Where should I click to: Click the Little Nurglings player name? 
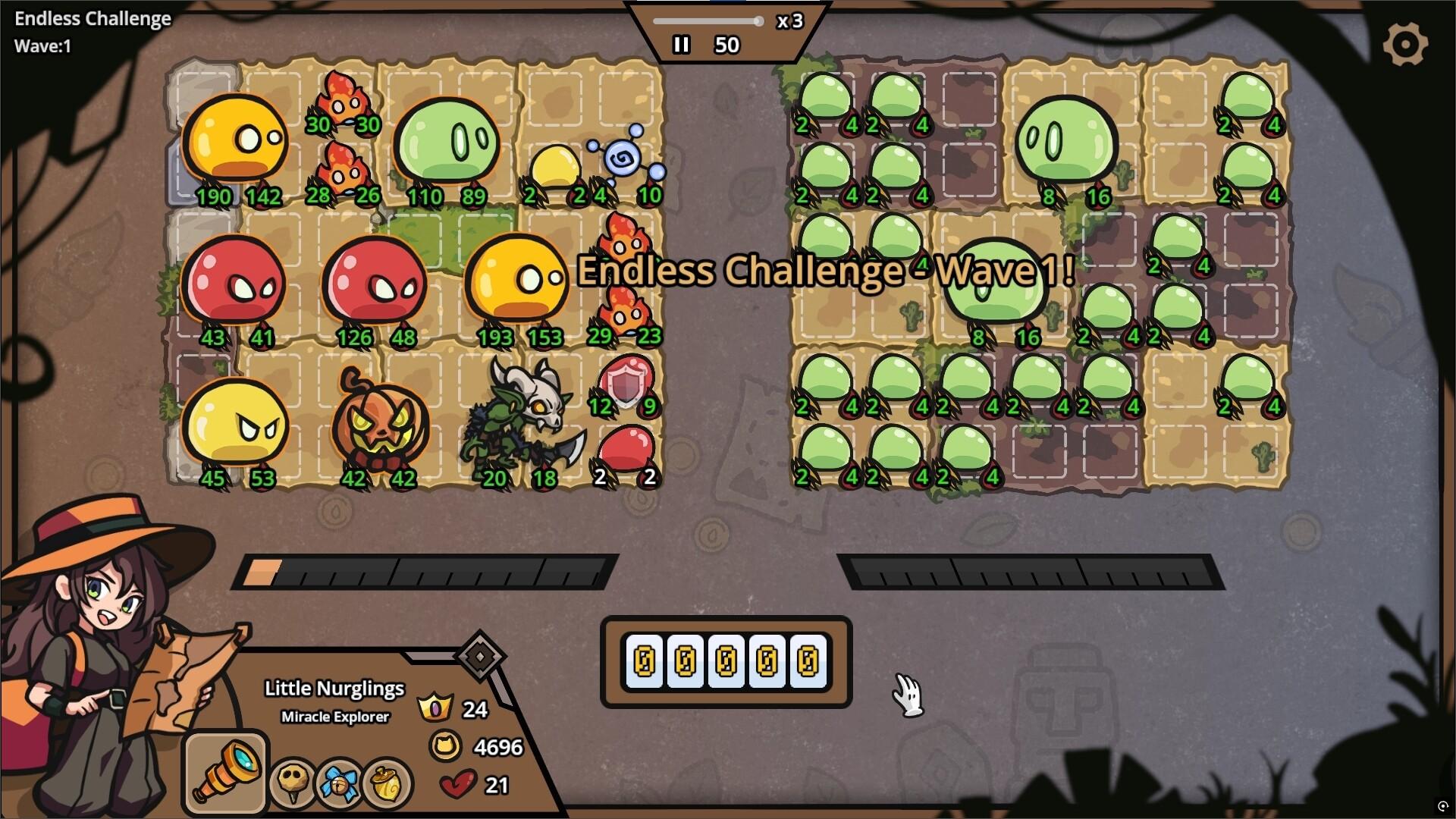[334, 689]
